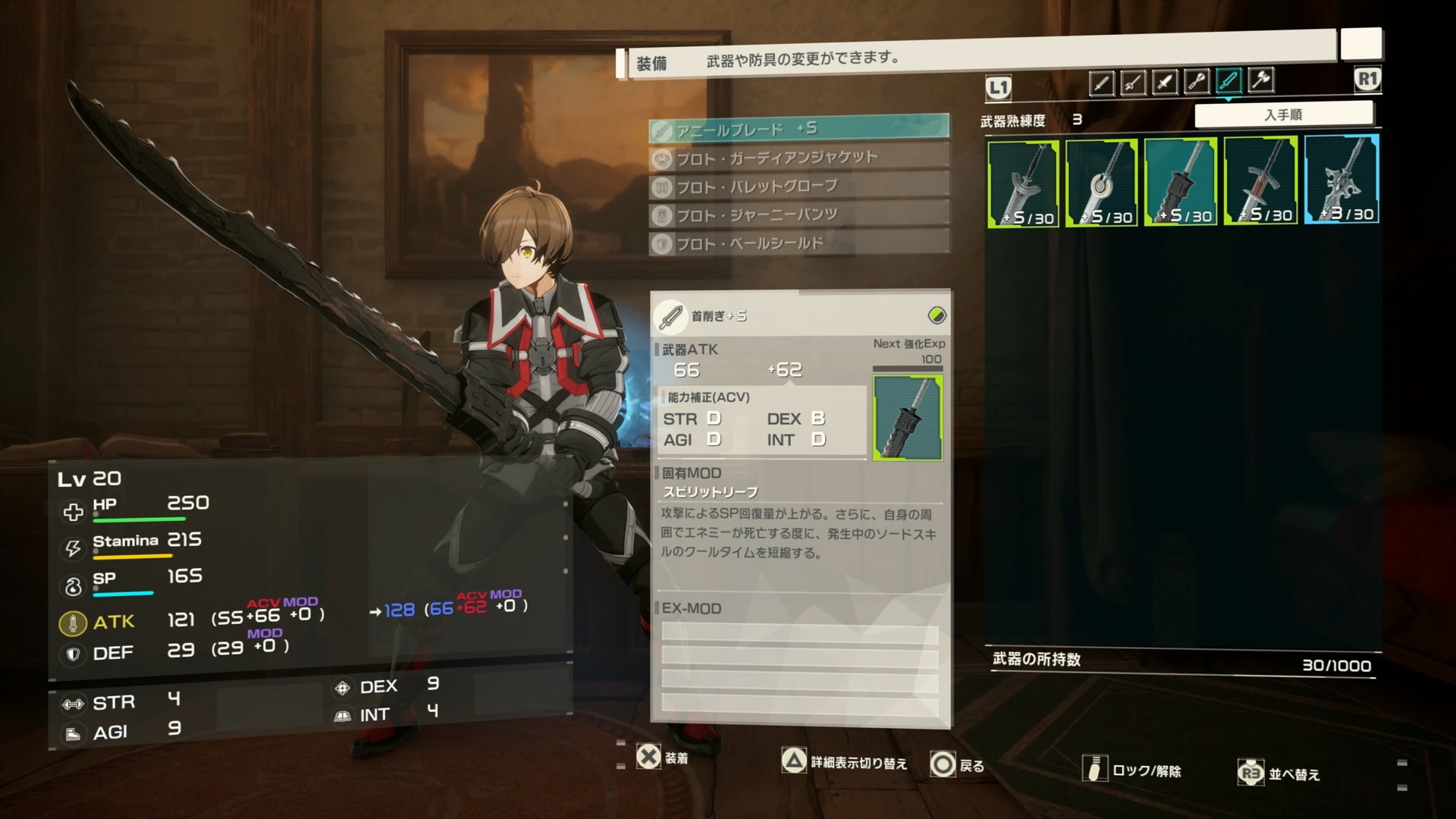Pick the プロト・ベールシールド shield slot
This screenshot has height=819, width=1456.
coord(799,243)
